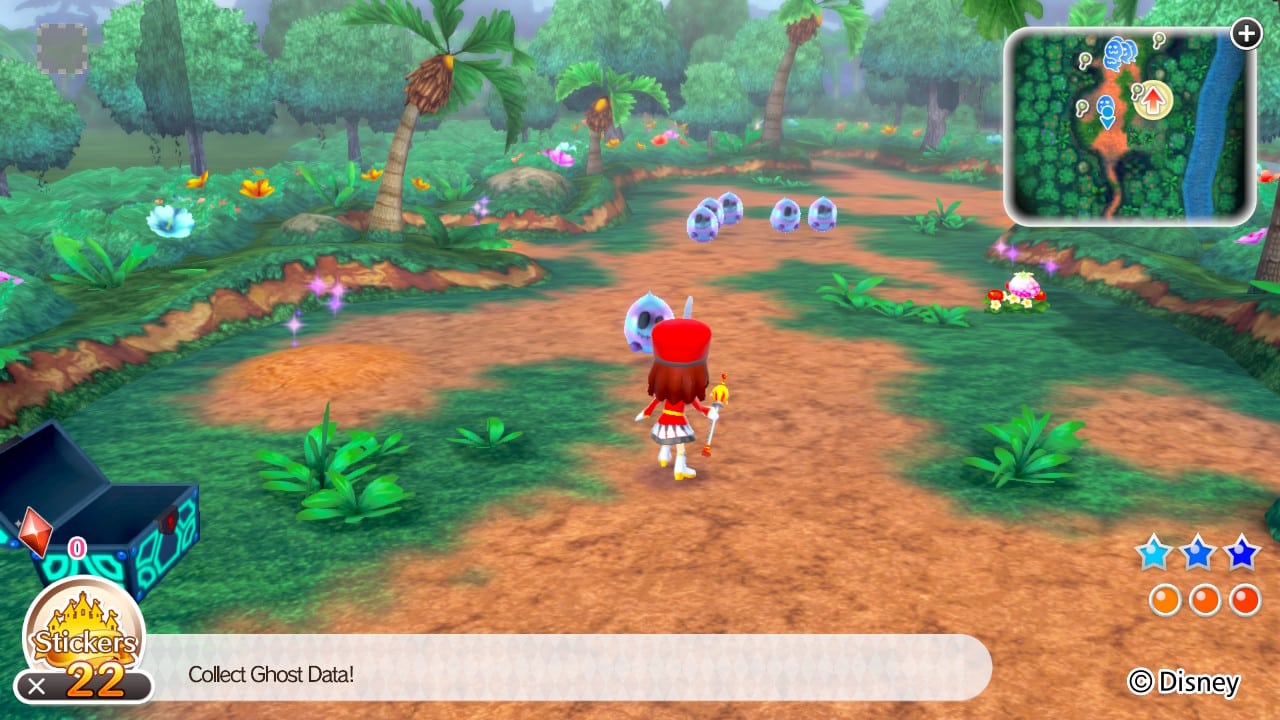Expand the minimap view panel
Viewport: 1280px width, 720px height.
(1130, 120)
